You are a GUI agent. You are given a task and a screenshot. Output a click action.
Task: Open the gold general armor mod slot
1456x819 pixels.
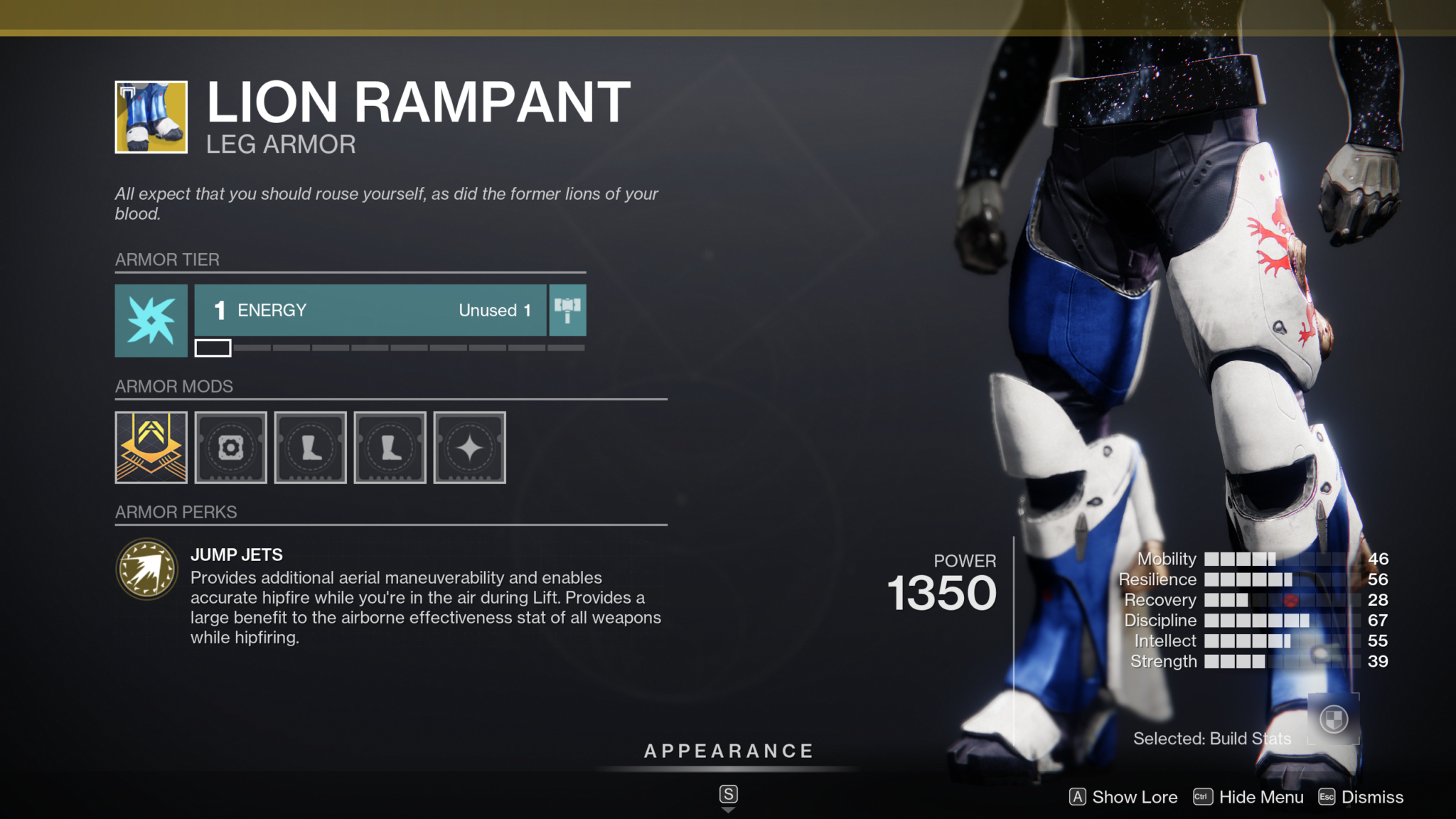pyautogui.click(x=151, y=447)
